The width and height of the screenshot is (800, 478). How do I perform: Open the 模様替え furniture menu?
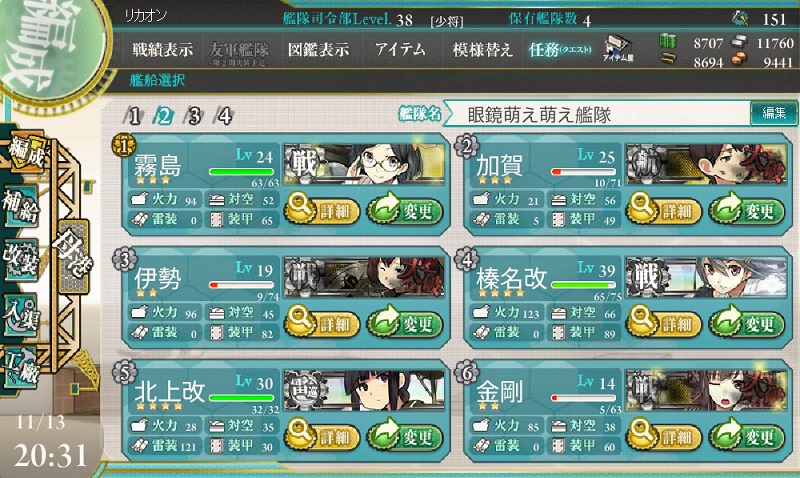coord(481,50)
